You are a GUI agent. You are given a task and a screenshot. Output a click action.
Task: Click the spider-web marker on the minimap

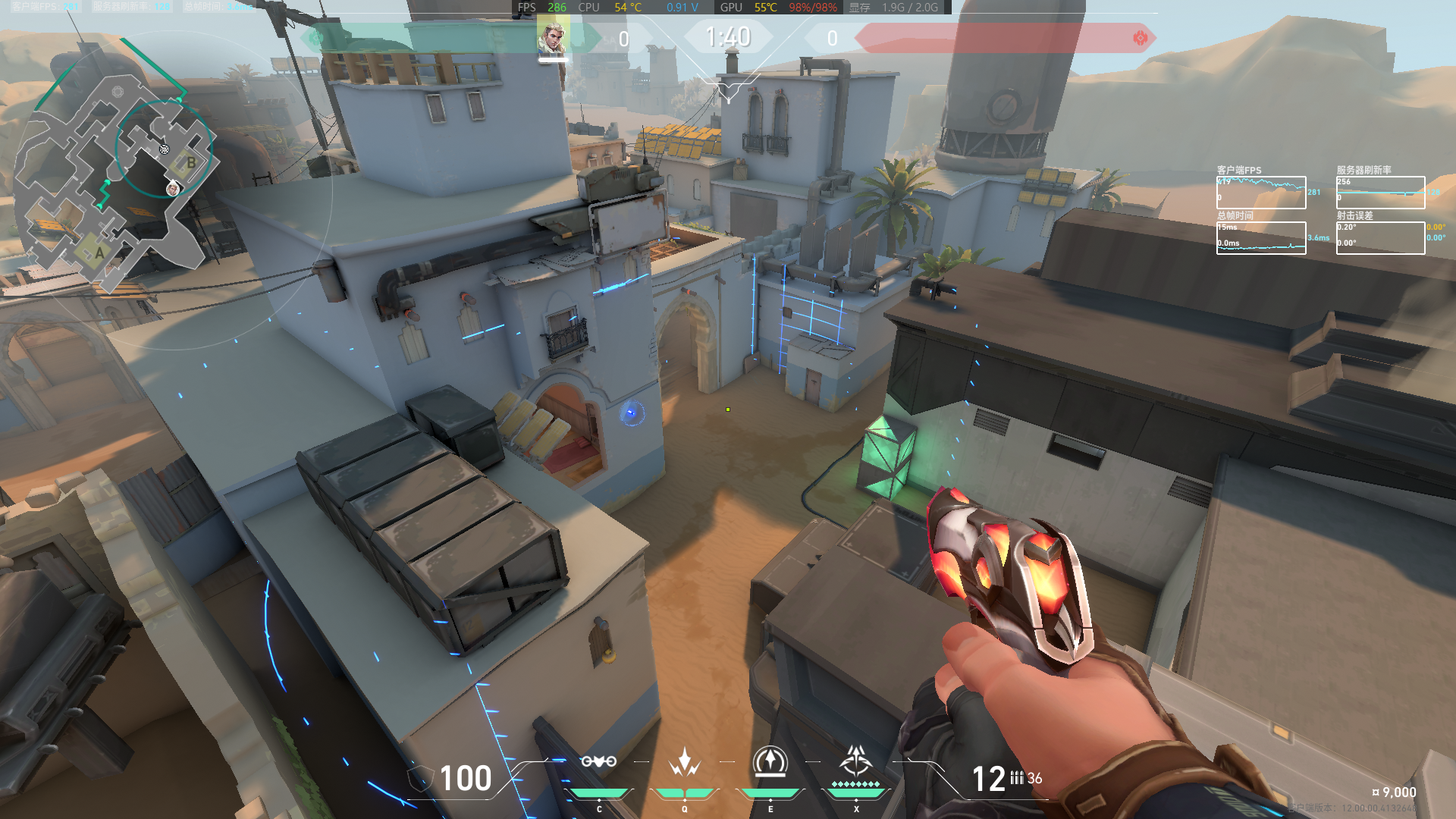pyautogui.click(x=165, y=149)
